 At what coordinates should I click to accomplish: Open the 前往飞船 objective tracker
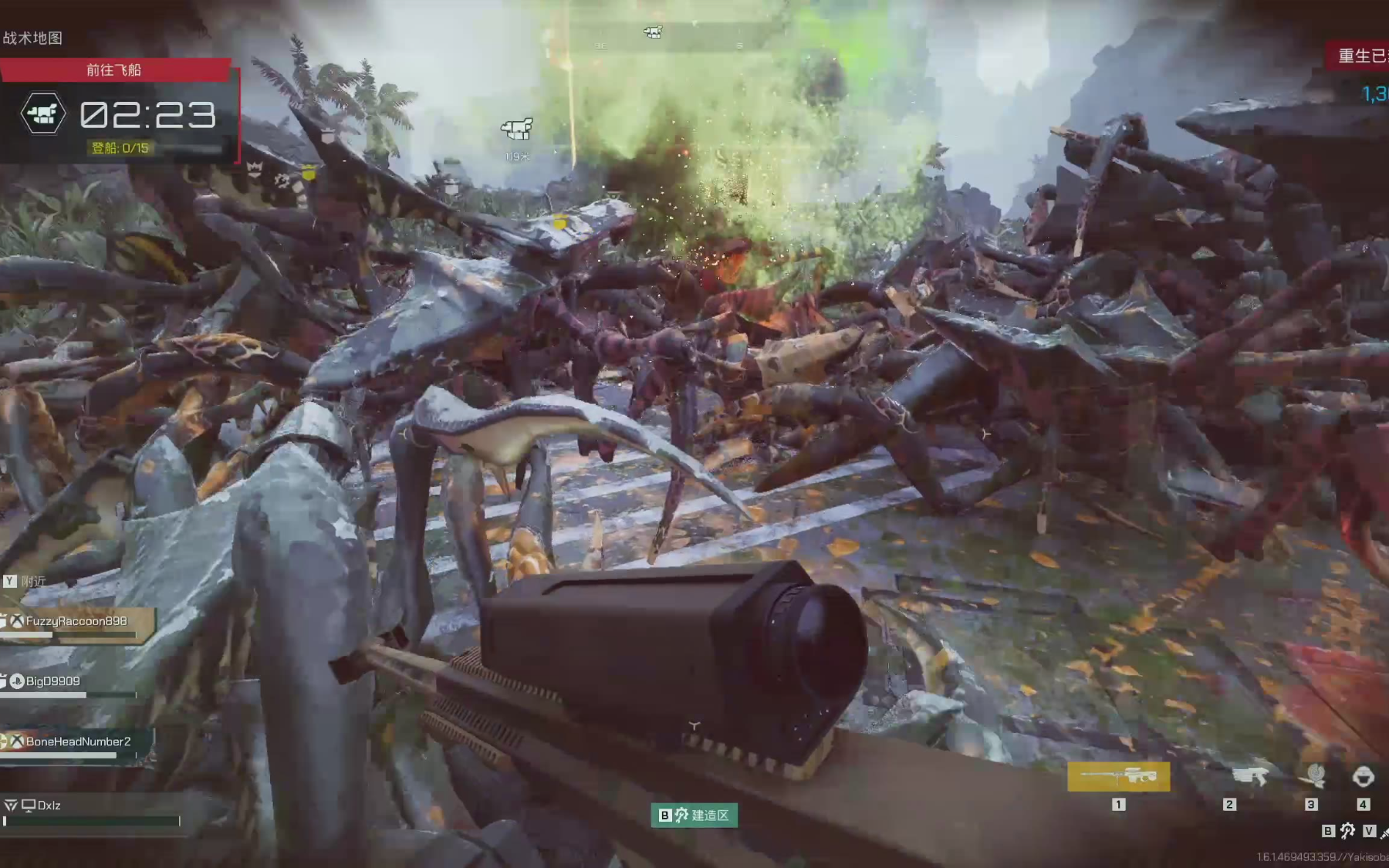point(114,70)
